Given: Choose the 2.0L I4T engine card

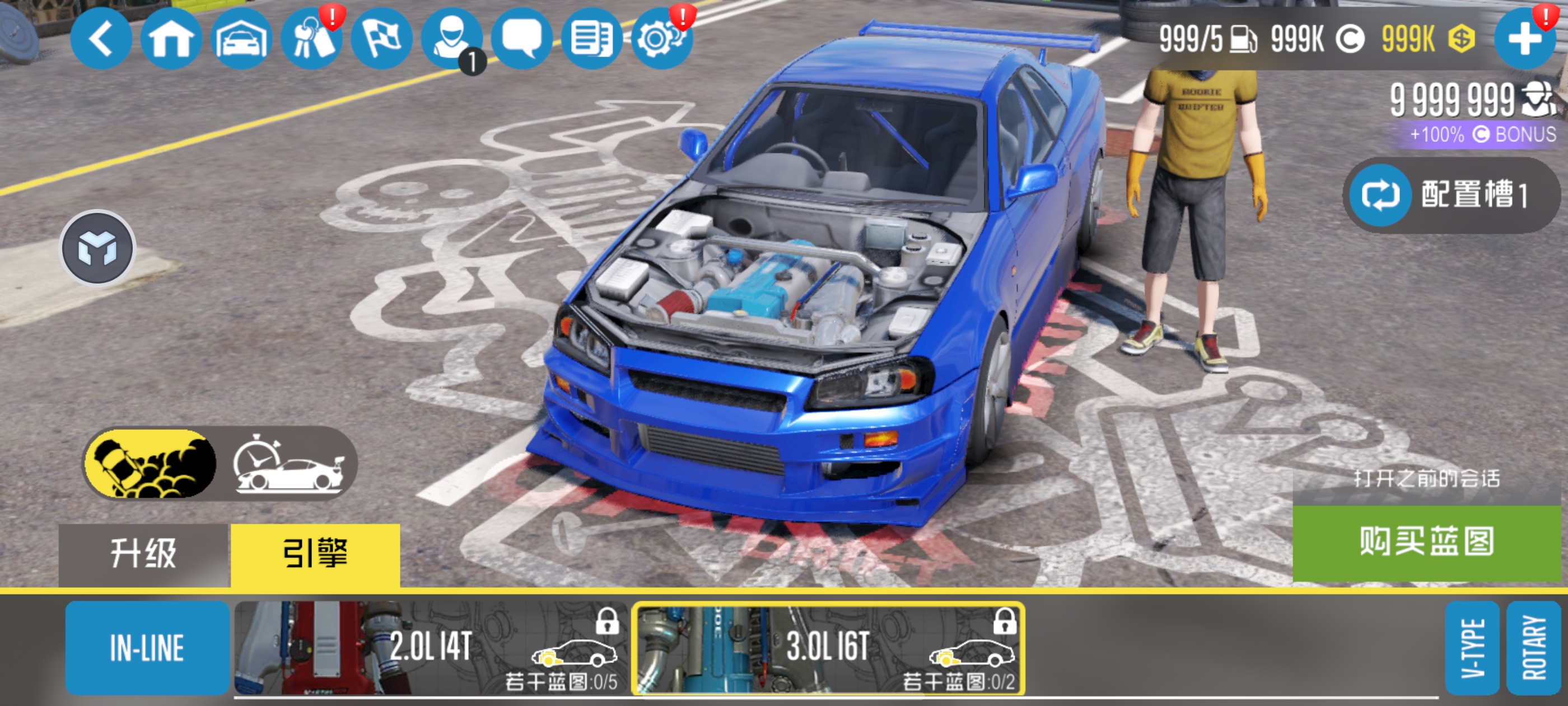Looking at the screenshot, I should (x=431, y=648).
